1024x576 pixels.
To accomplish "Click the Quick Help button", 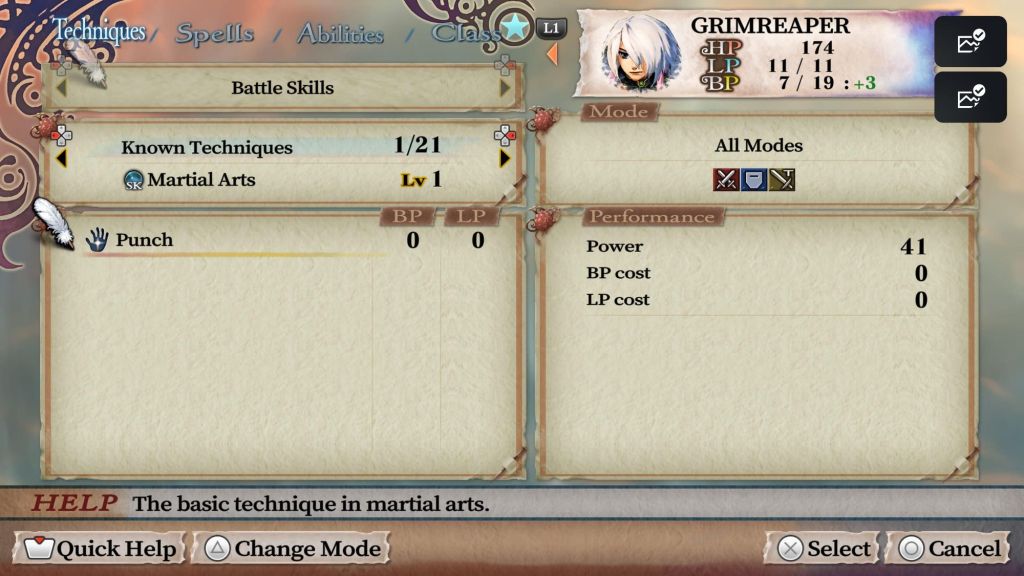I will tap(101, 548).
